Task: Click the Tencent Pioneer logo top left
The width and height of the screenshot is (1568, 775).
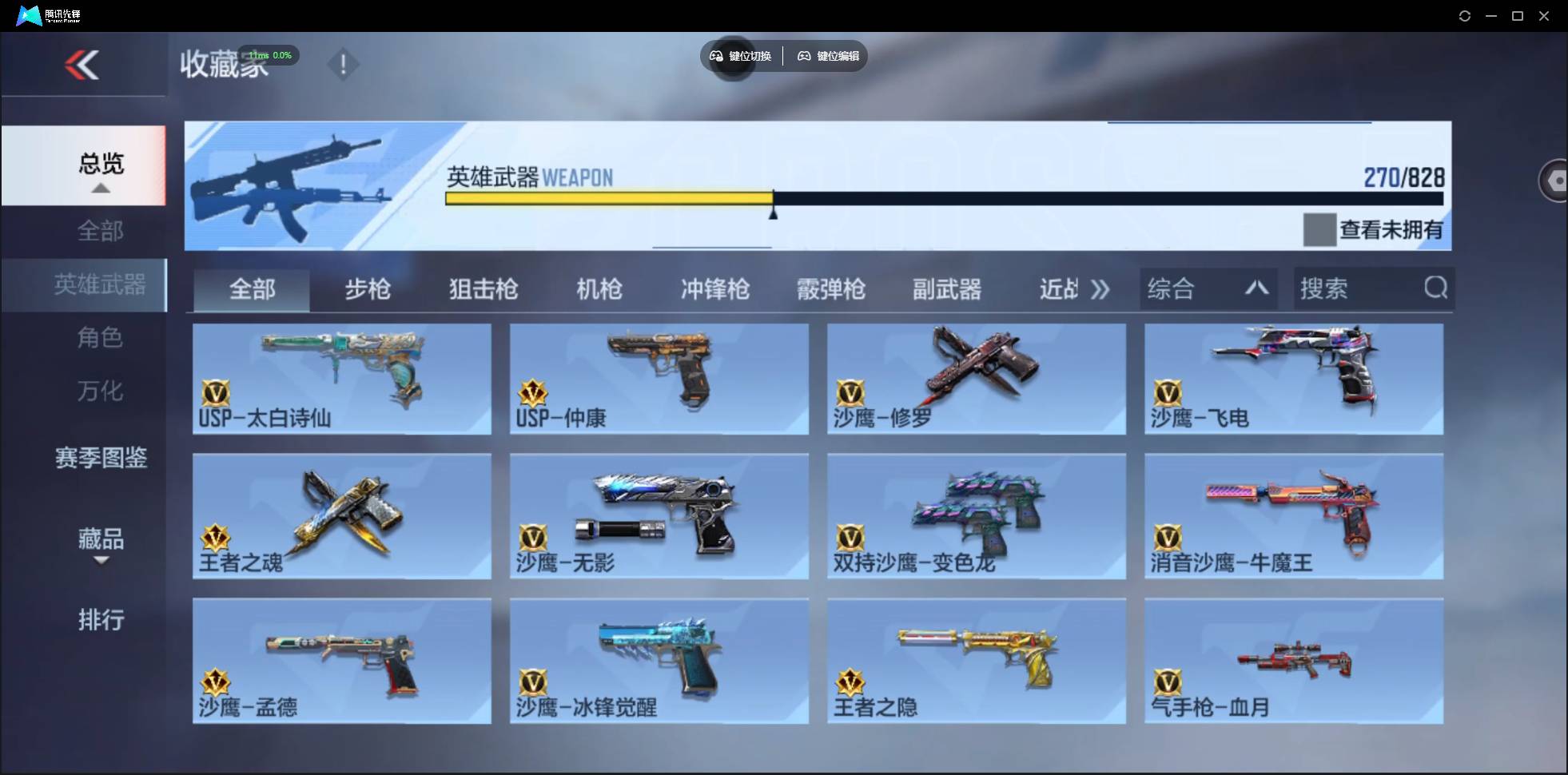Action: [28, 14]
